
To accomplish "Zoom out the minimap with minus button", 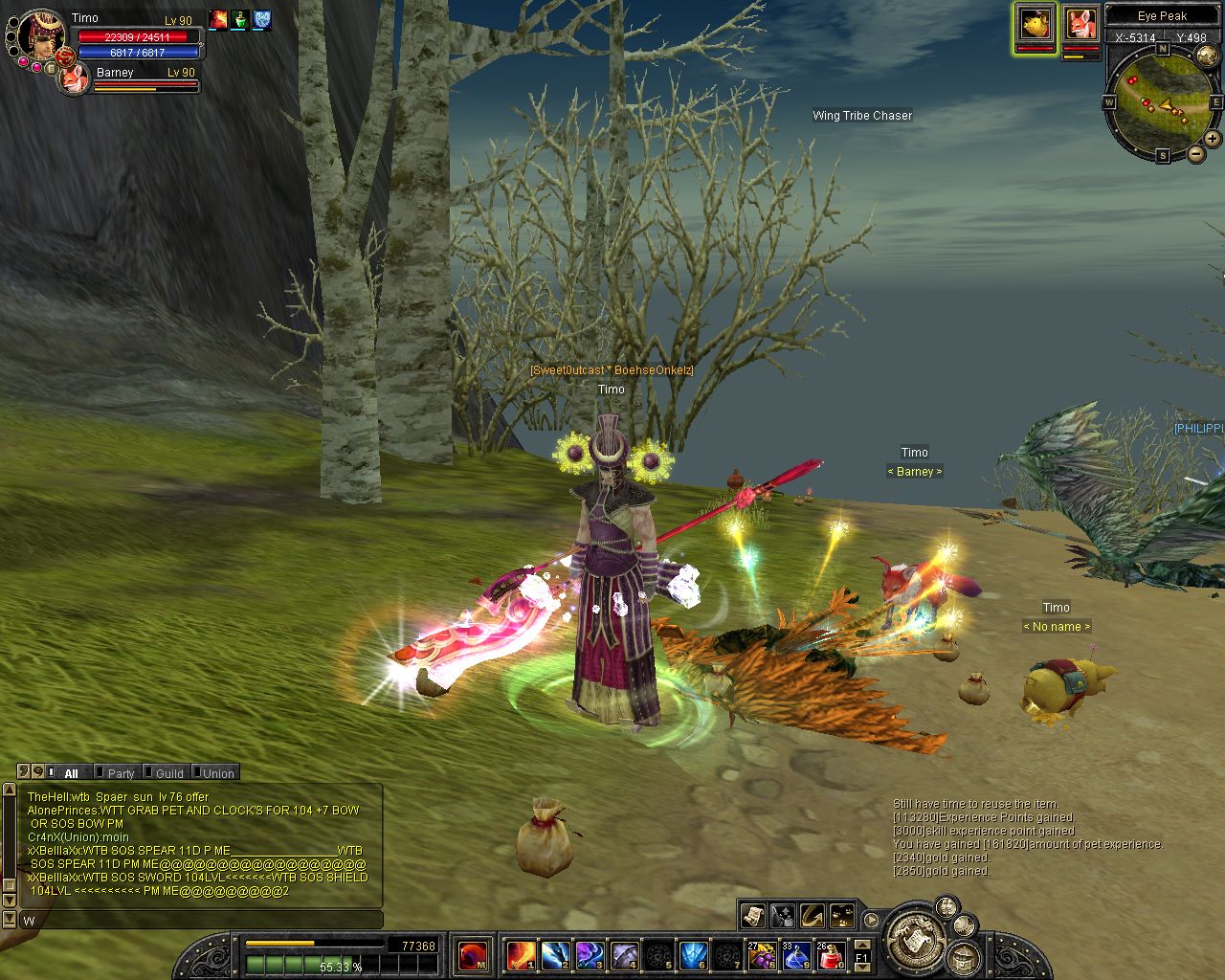I will point(1196,153).
